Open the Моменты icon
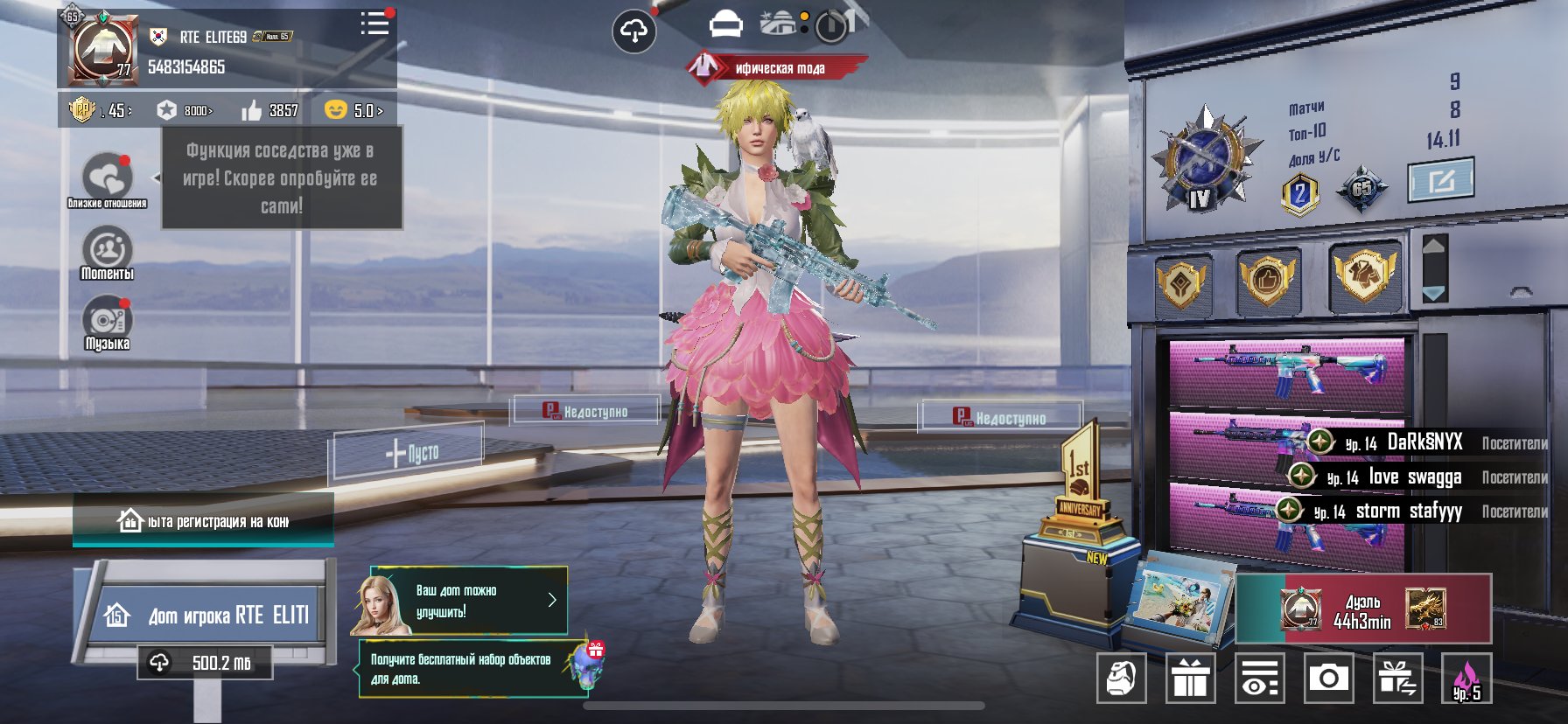This screenshot has height=724, width=1568. [x=107, y=252]
